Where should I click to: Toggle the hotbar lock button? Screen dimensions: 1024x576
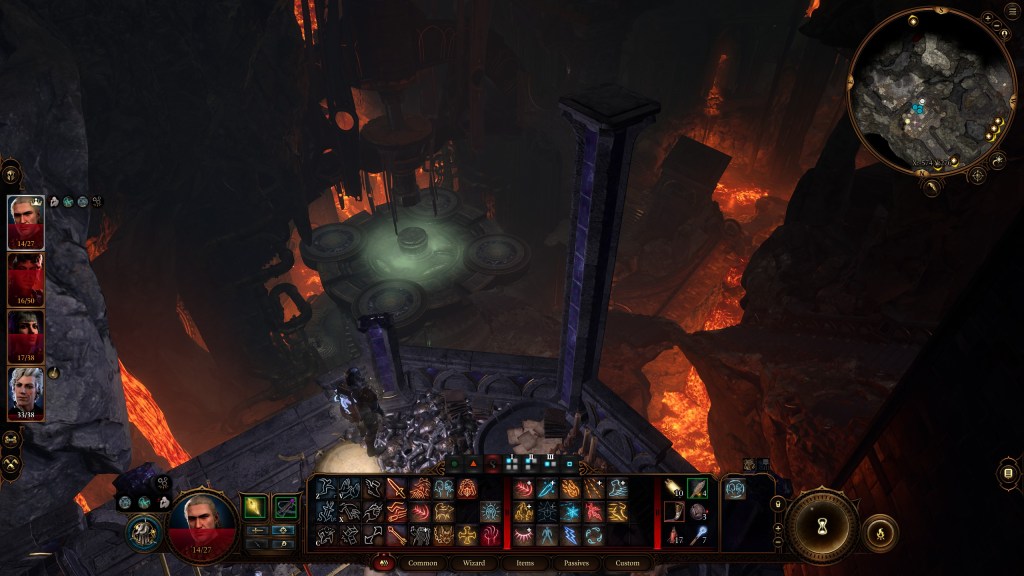point(778,504)
